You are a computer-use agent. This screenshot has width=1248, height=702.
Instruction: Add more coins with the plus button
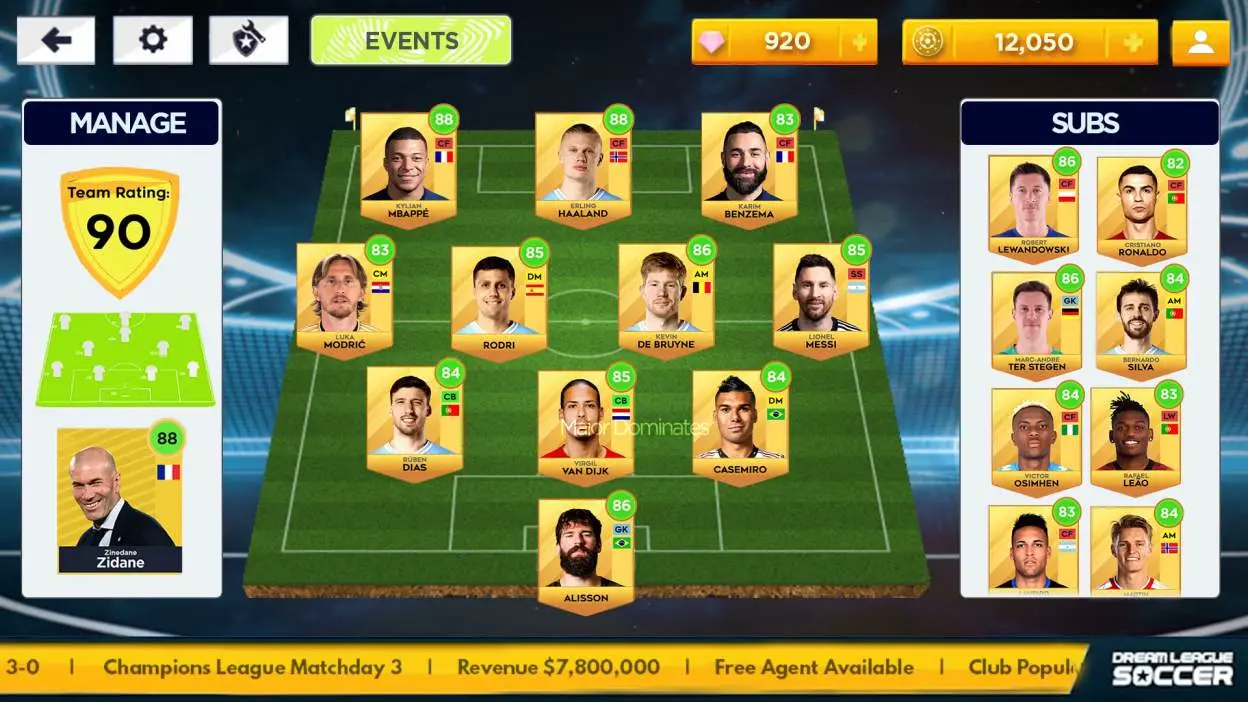(1133, 42)
